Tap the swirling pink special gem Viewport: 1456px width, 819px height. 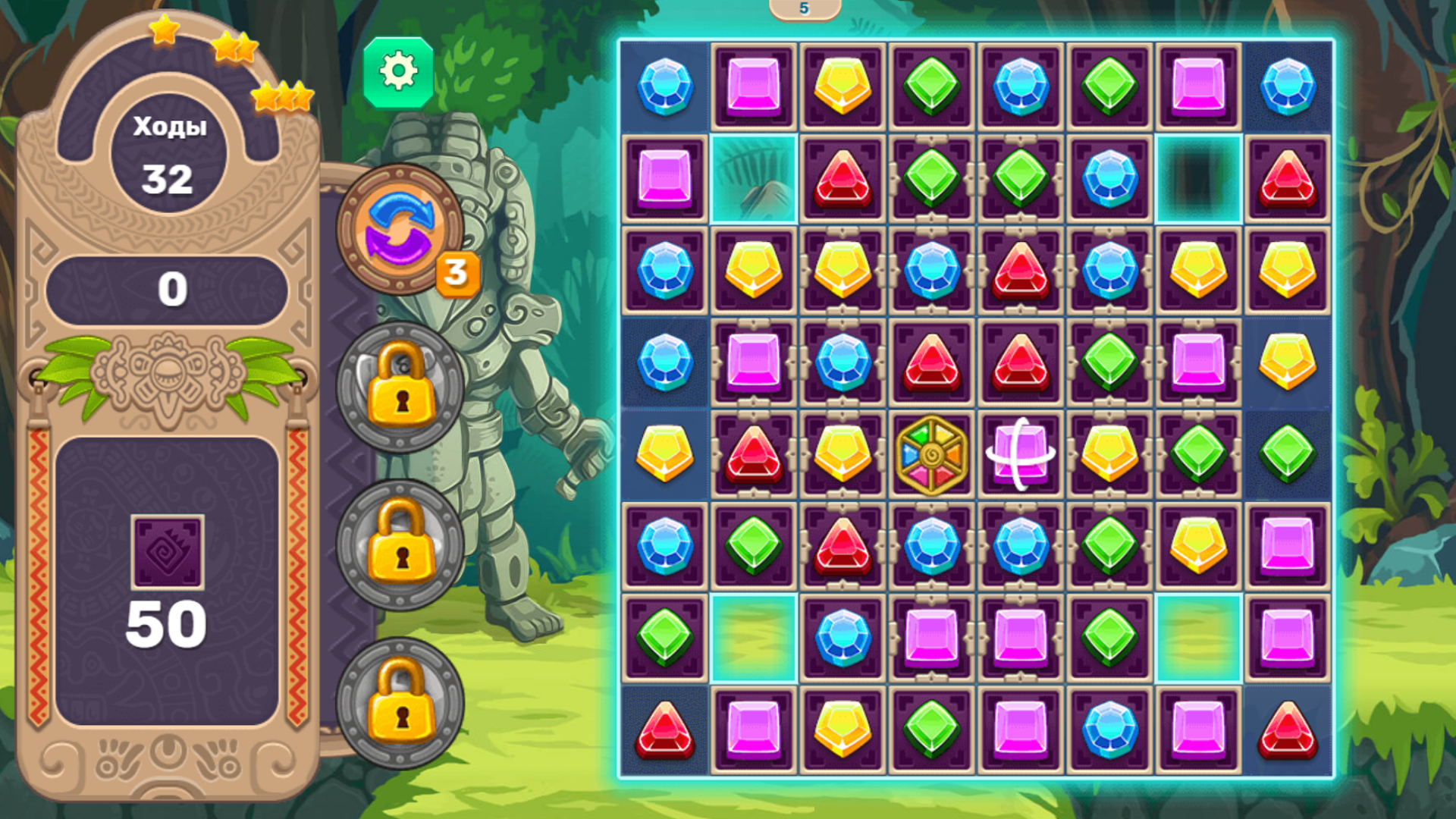point(1021,453)
